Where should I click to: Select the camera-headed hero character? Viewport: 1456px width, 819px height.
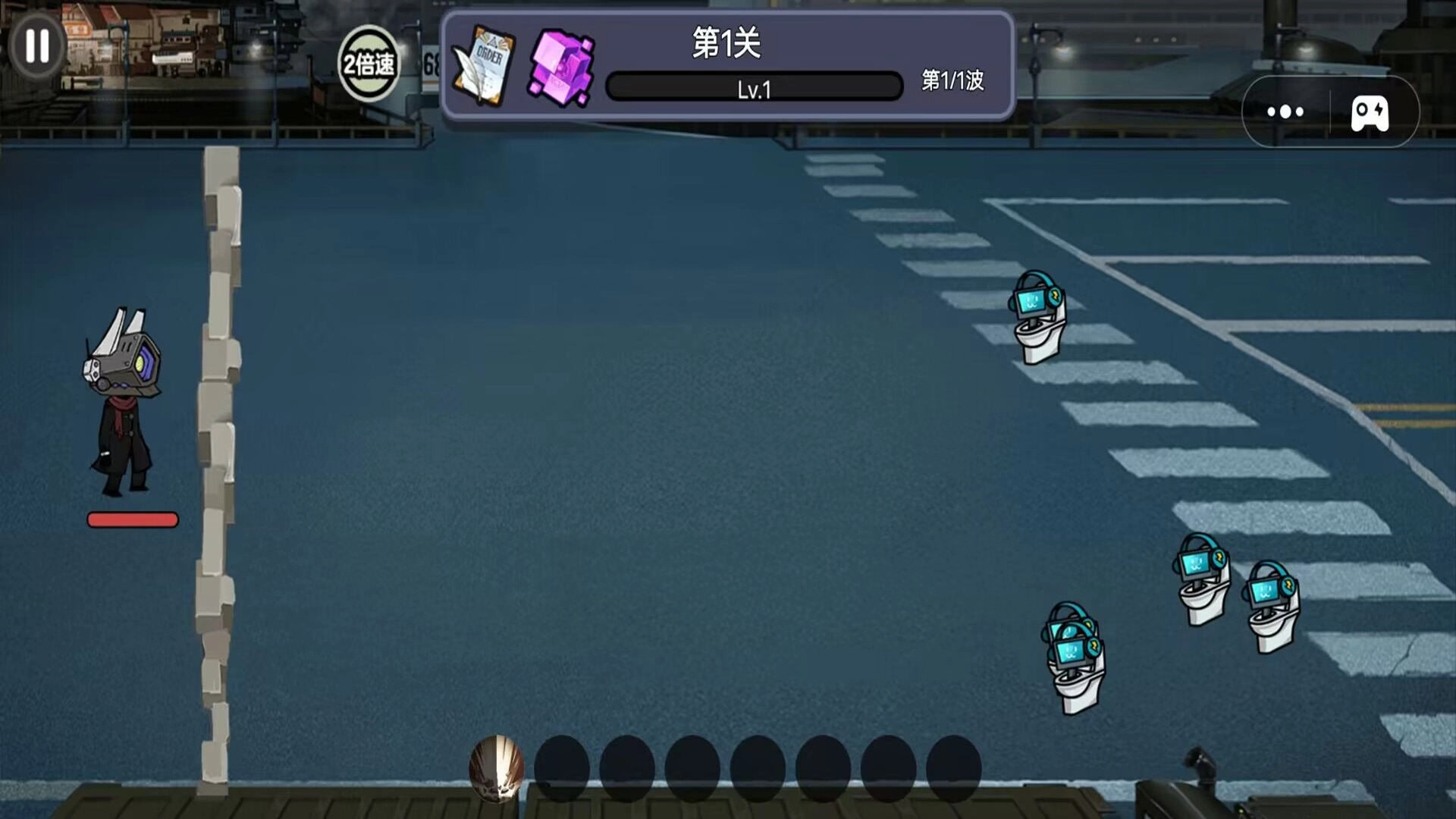click(121, 402)
